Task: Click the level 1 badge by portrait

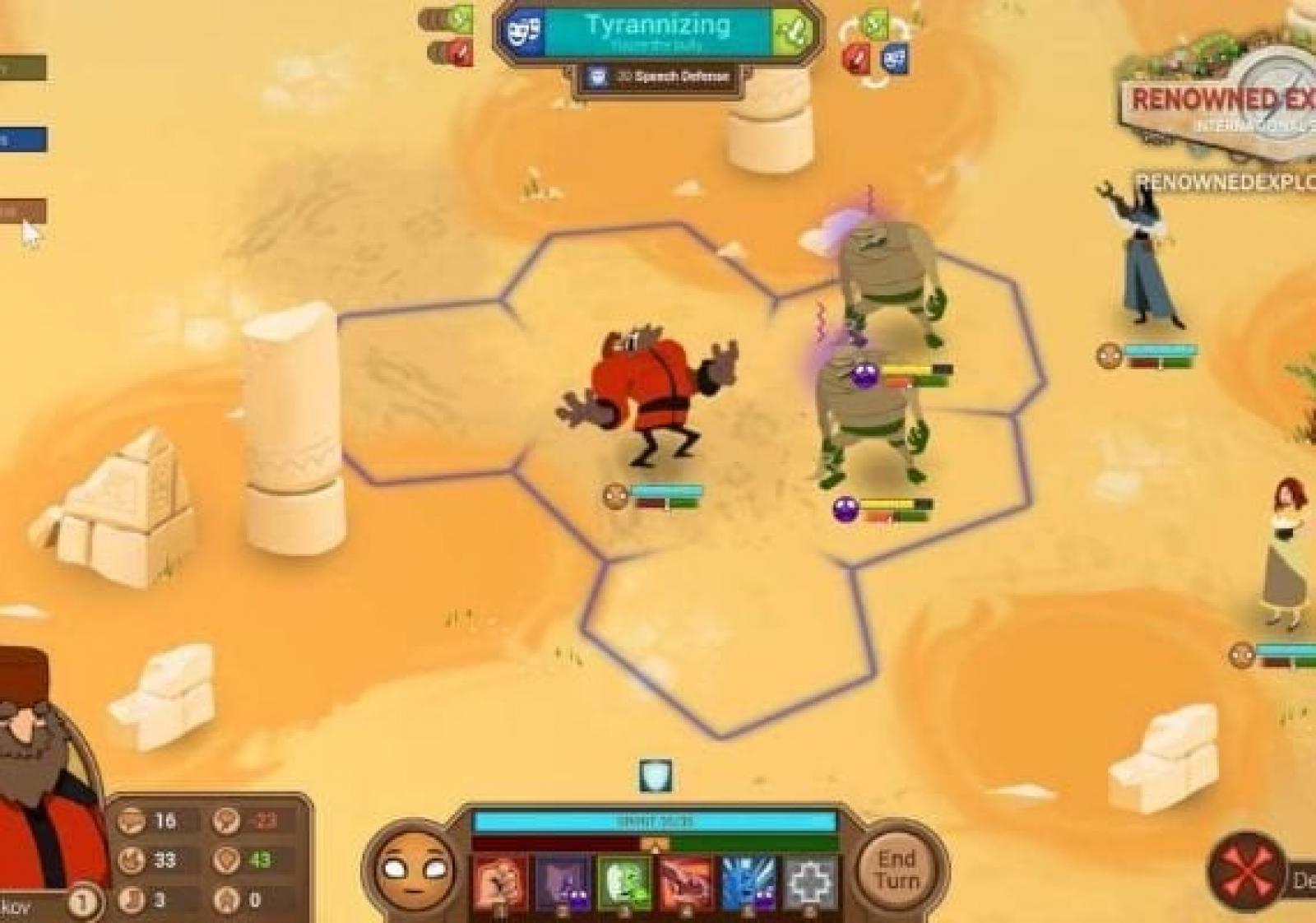Action: pos(81,902)
